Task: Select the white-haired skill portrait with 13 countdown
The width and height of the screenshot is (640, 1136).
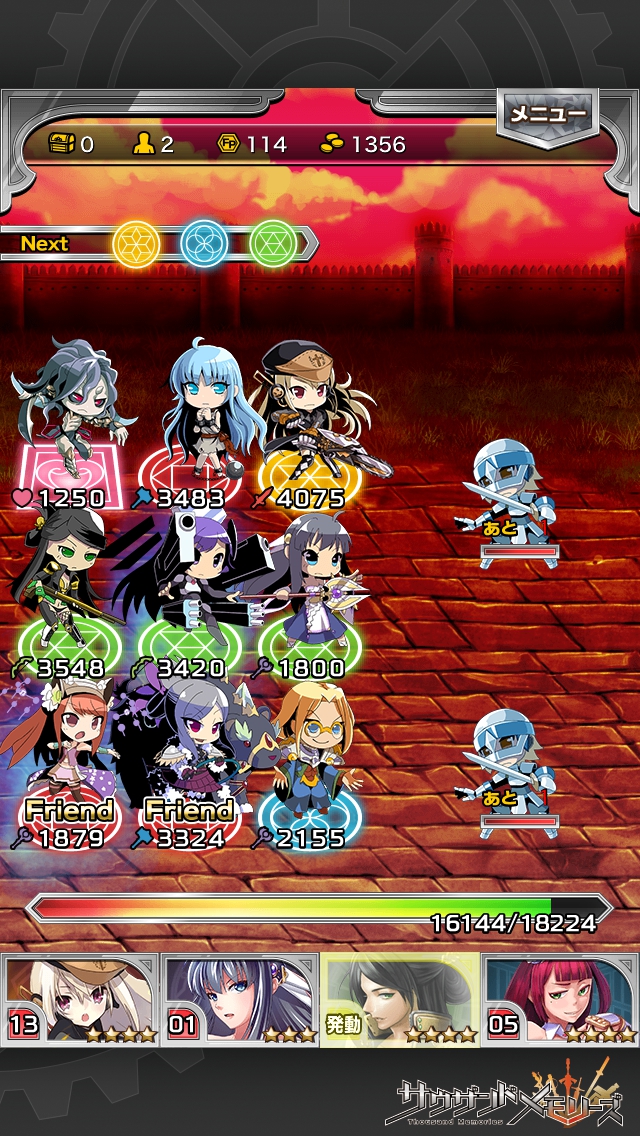Action: tap(80, 999)
